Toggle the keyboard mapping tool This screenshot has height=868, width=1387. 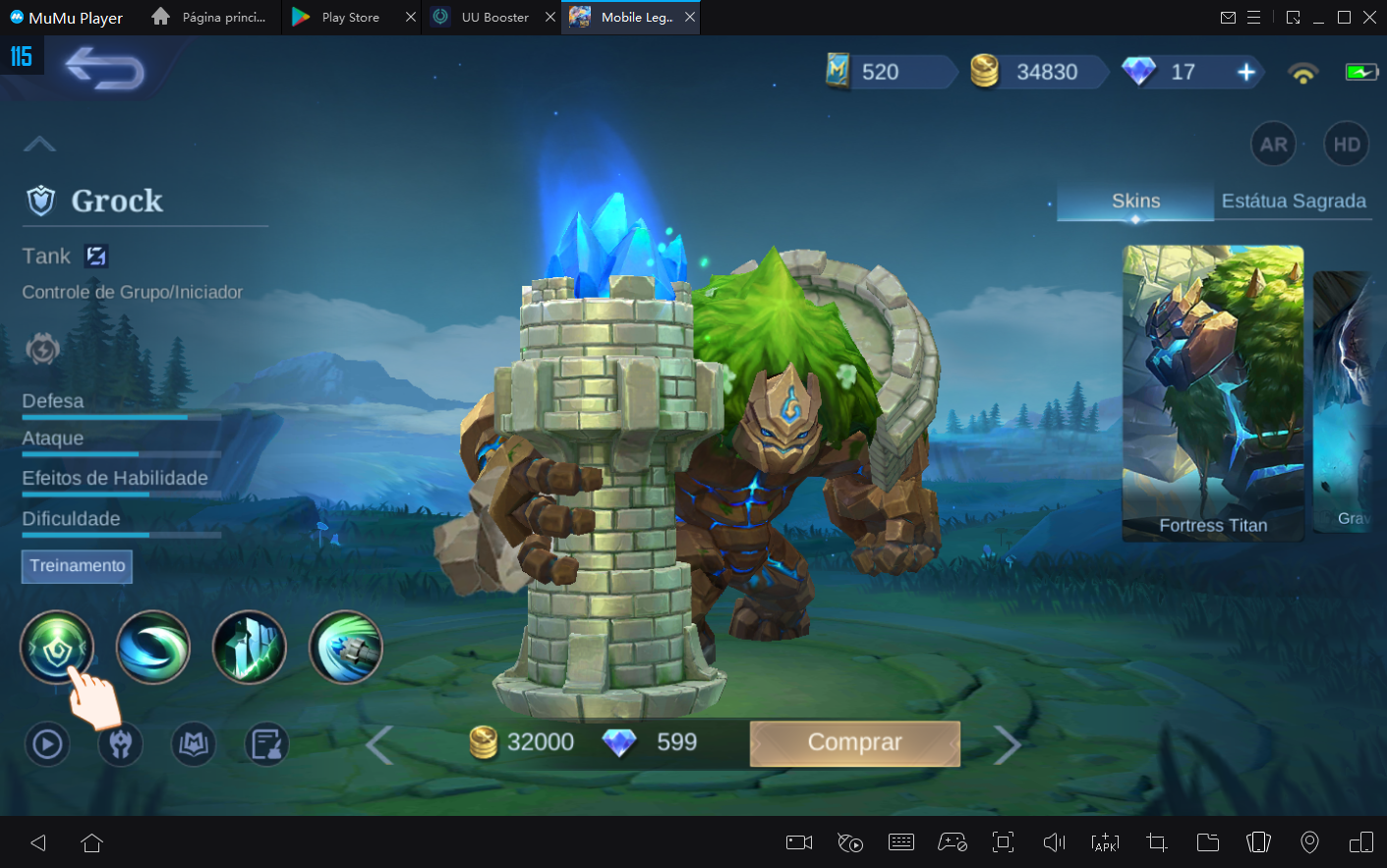tap(900, 842)
